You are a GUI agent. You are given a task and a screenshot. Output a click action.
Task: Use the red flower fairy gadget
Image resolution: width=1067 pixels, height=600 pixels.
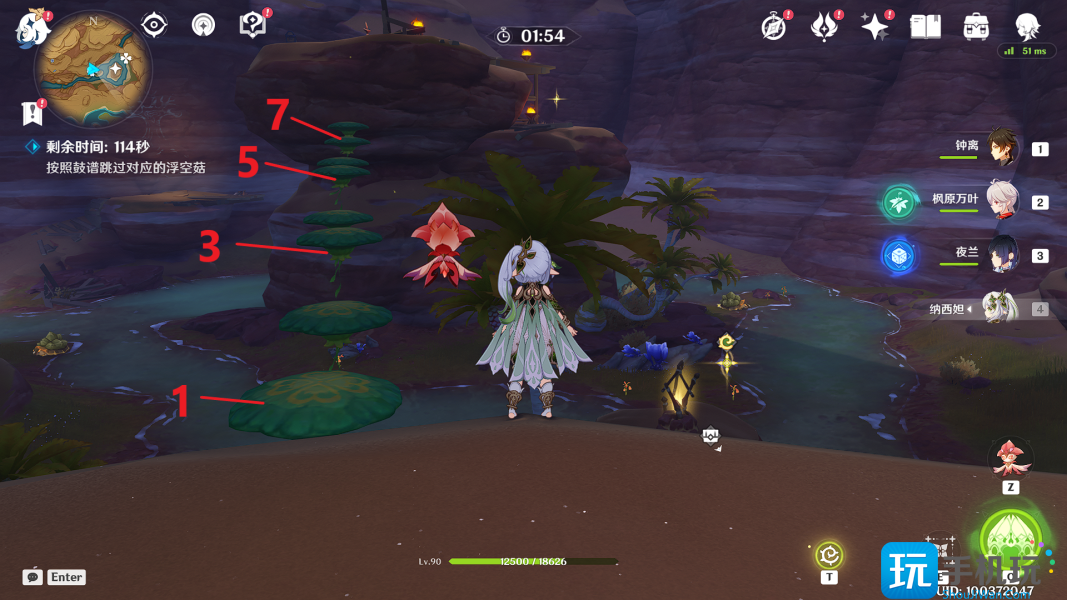coord(1010,458)
